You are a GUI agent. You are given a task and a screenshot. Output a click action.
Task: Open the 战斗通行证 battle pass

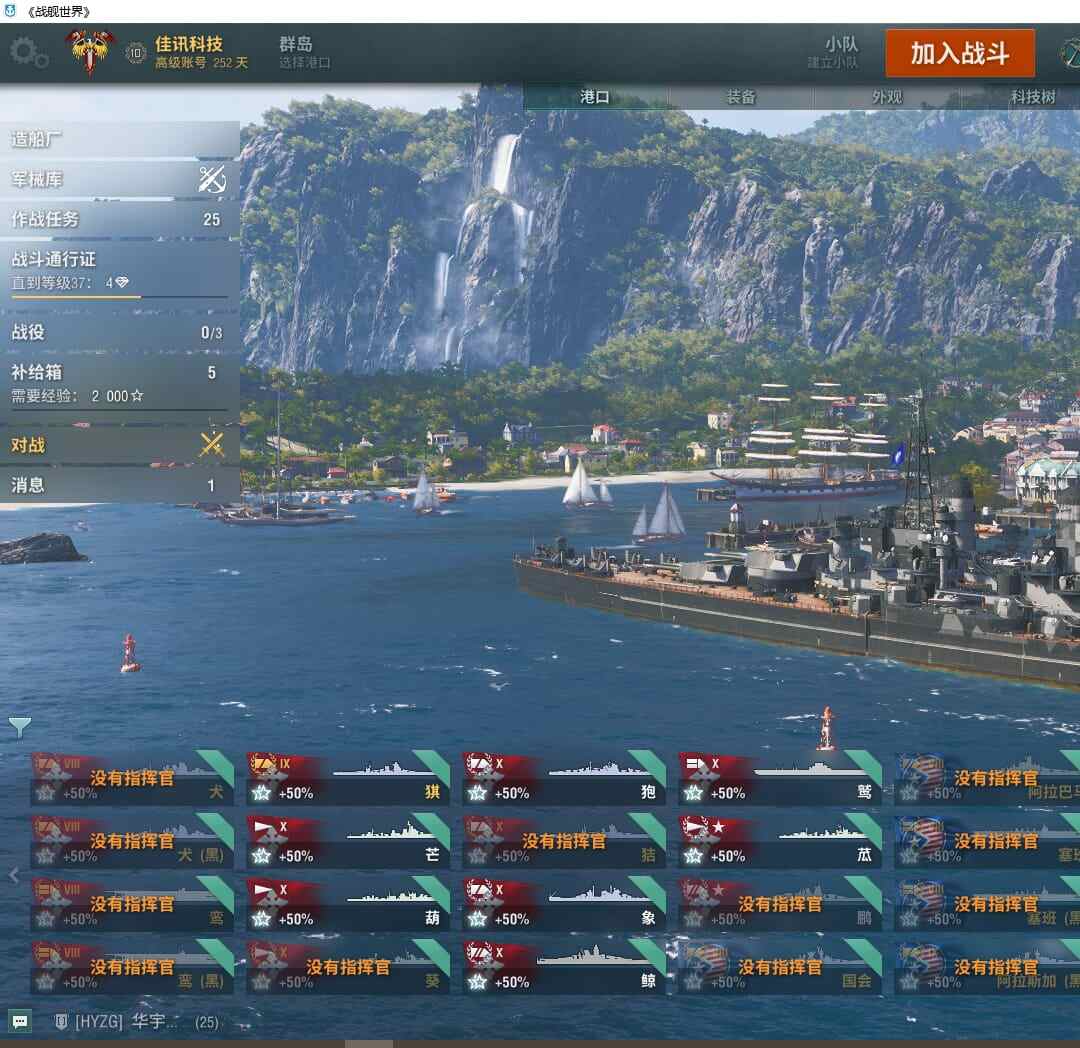[120, 270]
